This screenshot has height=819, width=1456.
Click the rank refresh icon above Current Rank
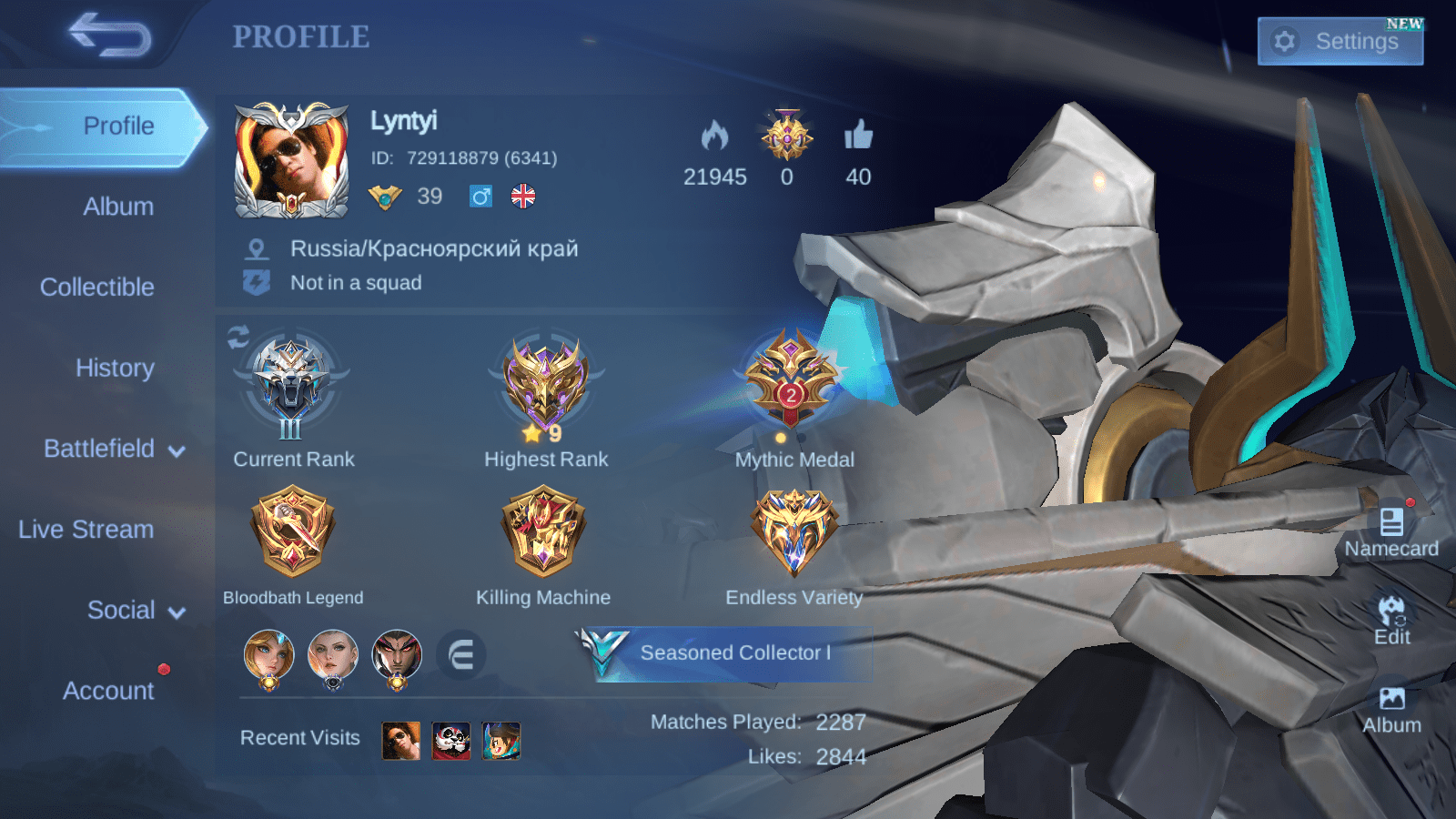pos(238,338)
